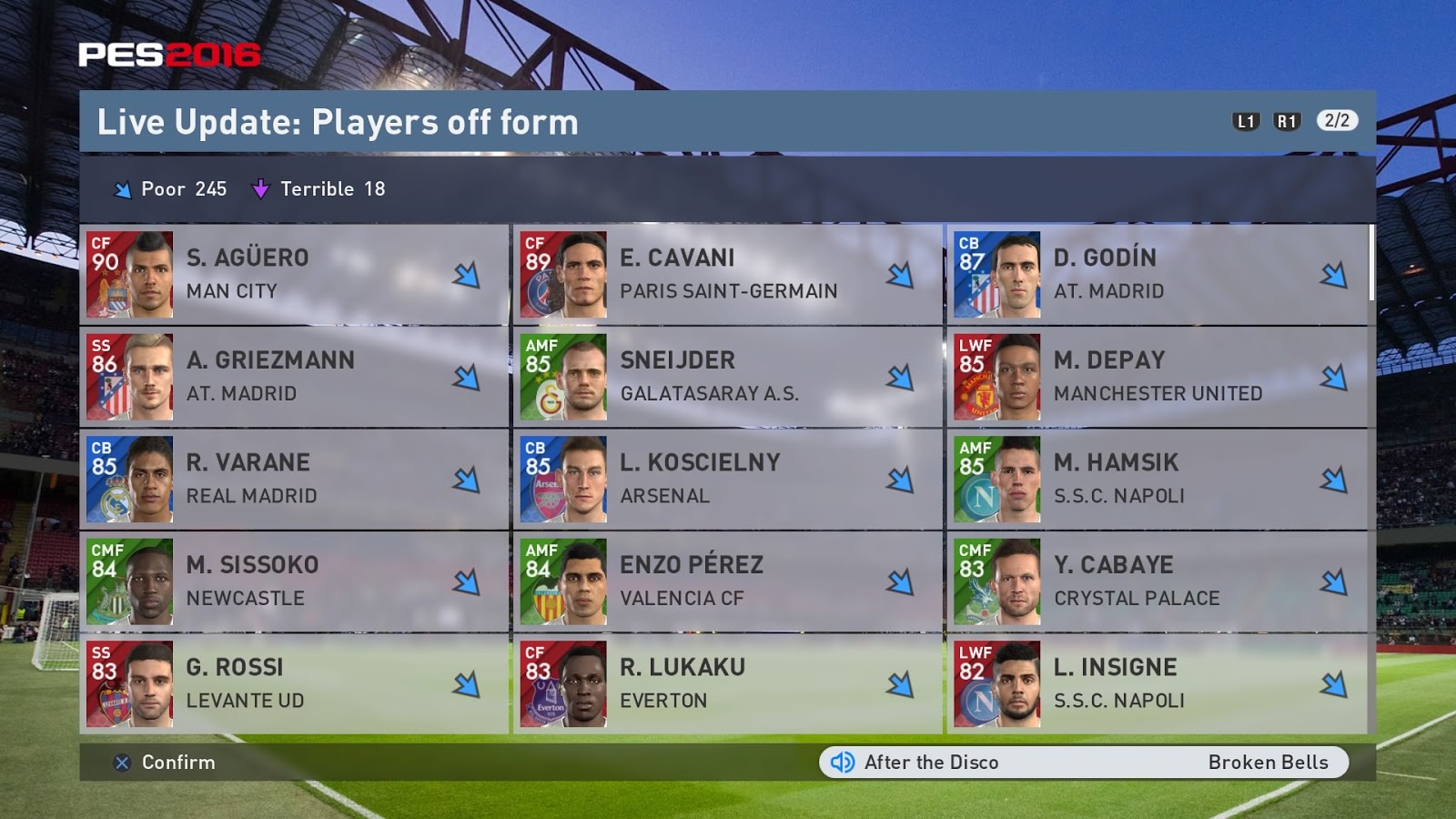Select Sneijder of Galatasaray
Image resolution: width=1456 pixels, height=819 pixels.
[727, 377]
